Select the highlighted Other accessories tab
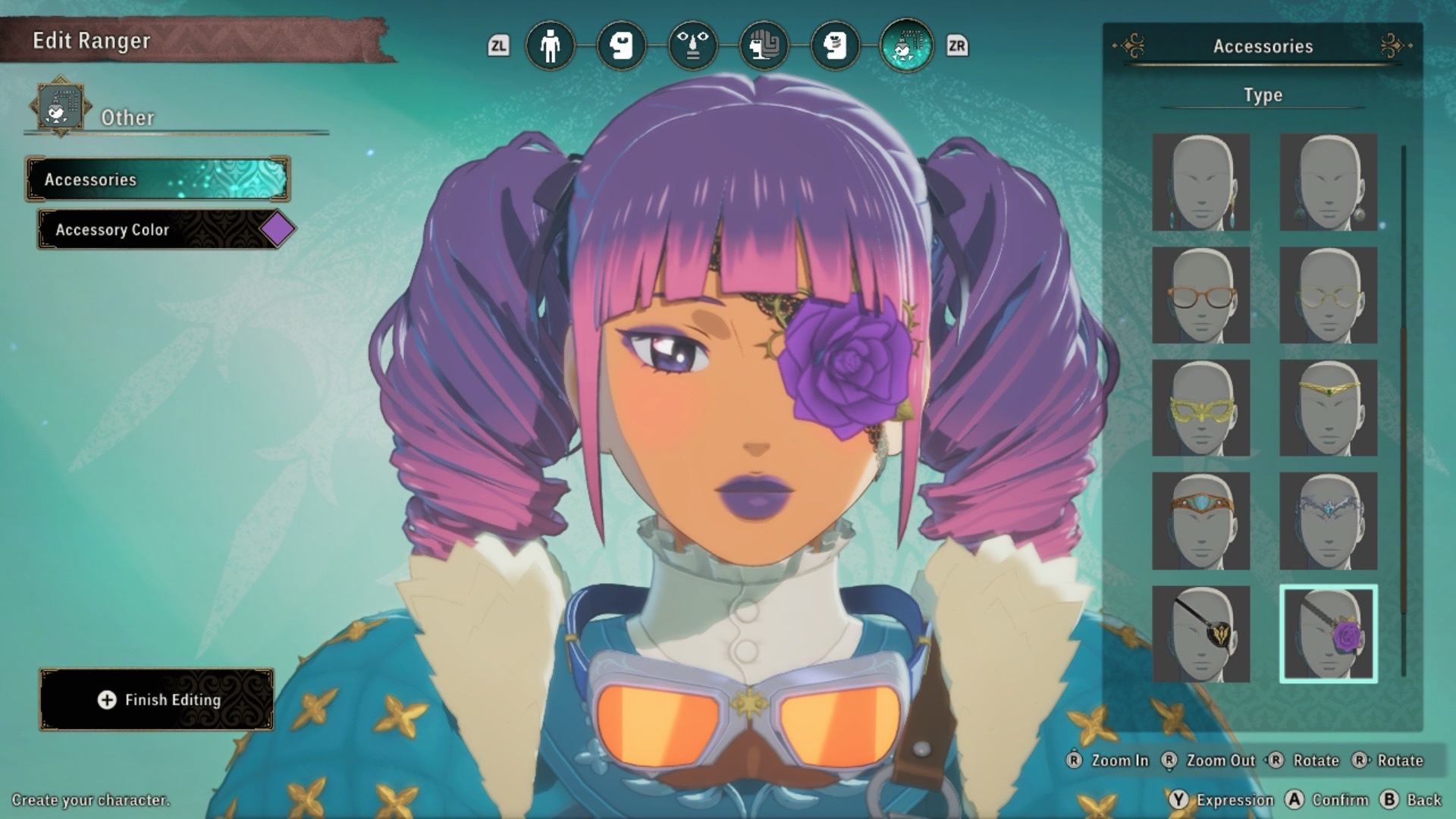This screenshot has width=1456, height=819. pyautogui.click(x=906, y=46)
